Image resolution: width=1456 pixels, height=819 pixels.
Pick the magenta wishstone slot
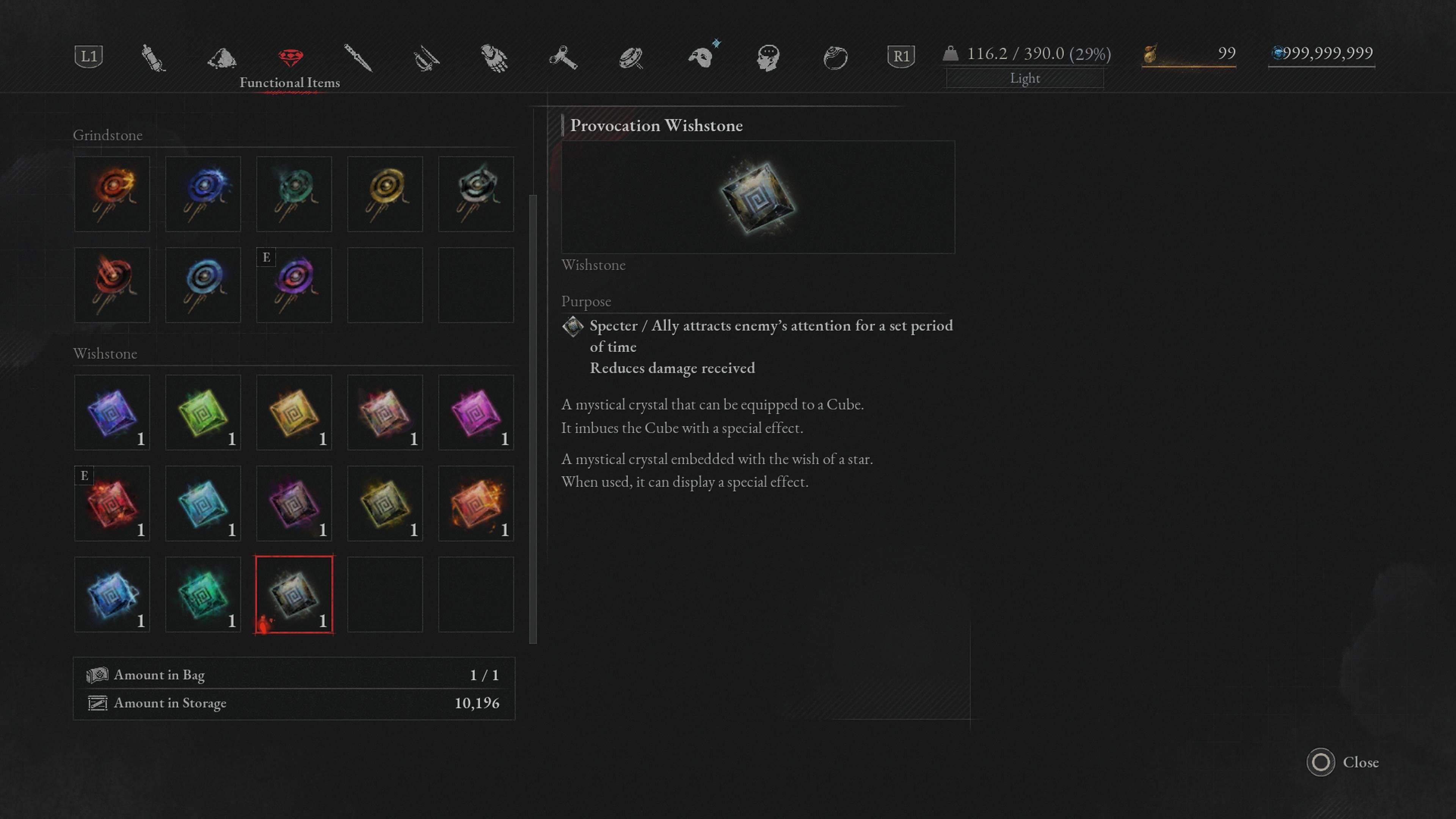(476, 412)
